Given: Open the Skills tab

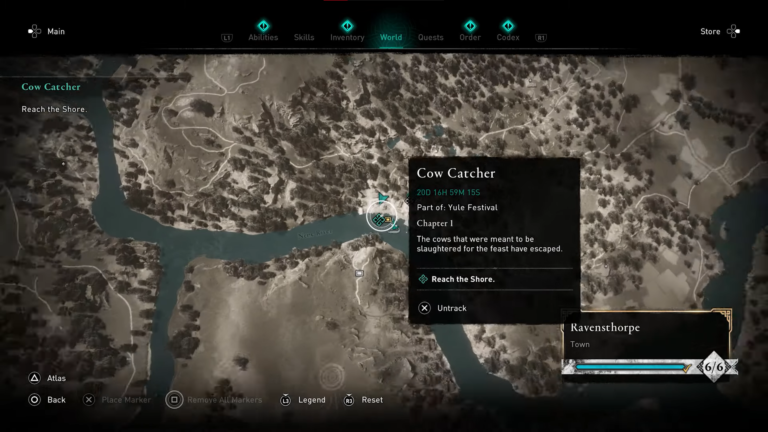Looking at the screenshot, I should point(304,38).
